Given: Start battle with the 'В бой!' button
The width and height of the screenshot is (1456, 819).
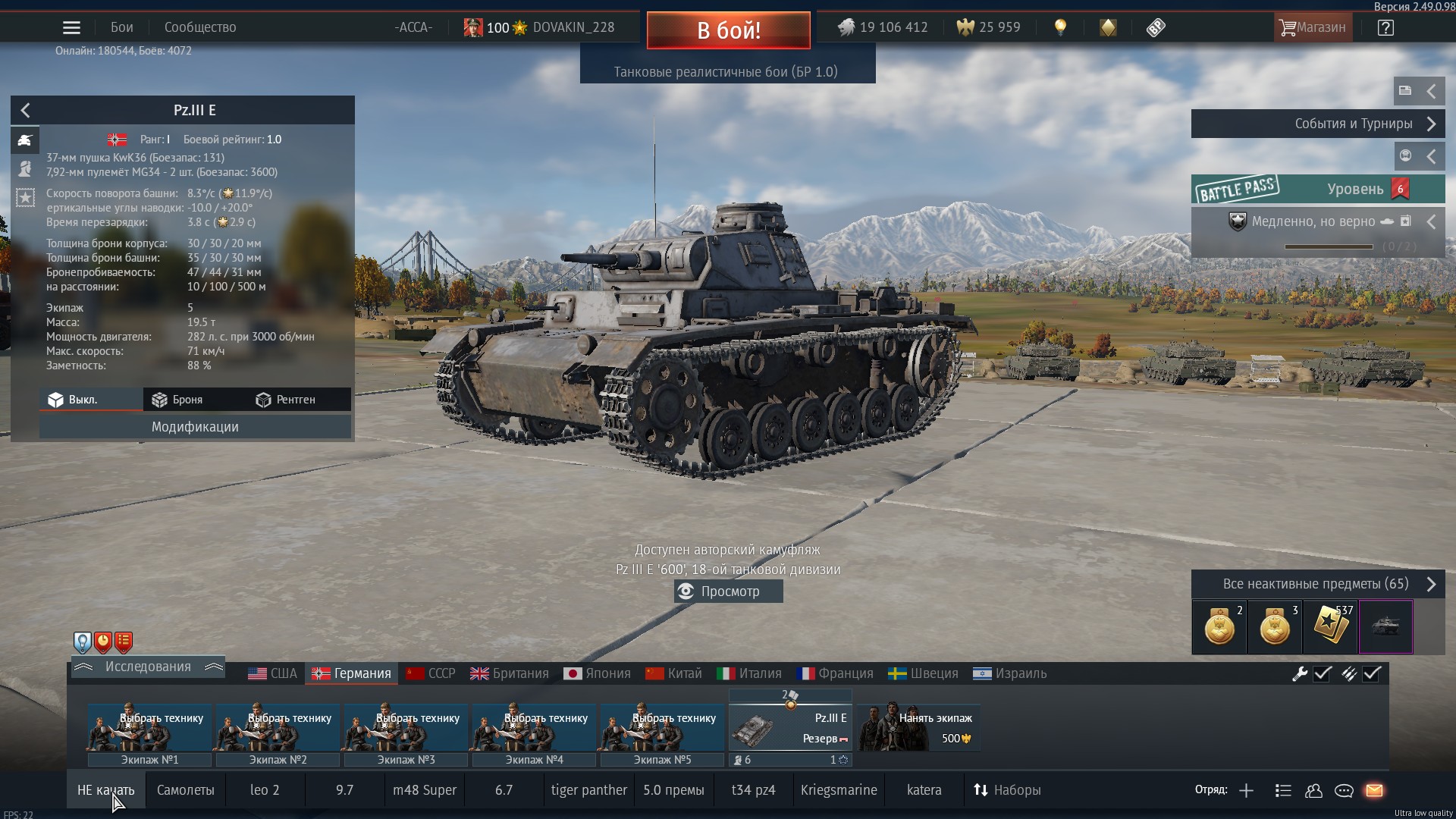Looking at the screenshot, I should point(728,30).
